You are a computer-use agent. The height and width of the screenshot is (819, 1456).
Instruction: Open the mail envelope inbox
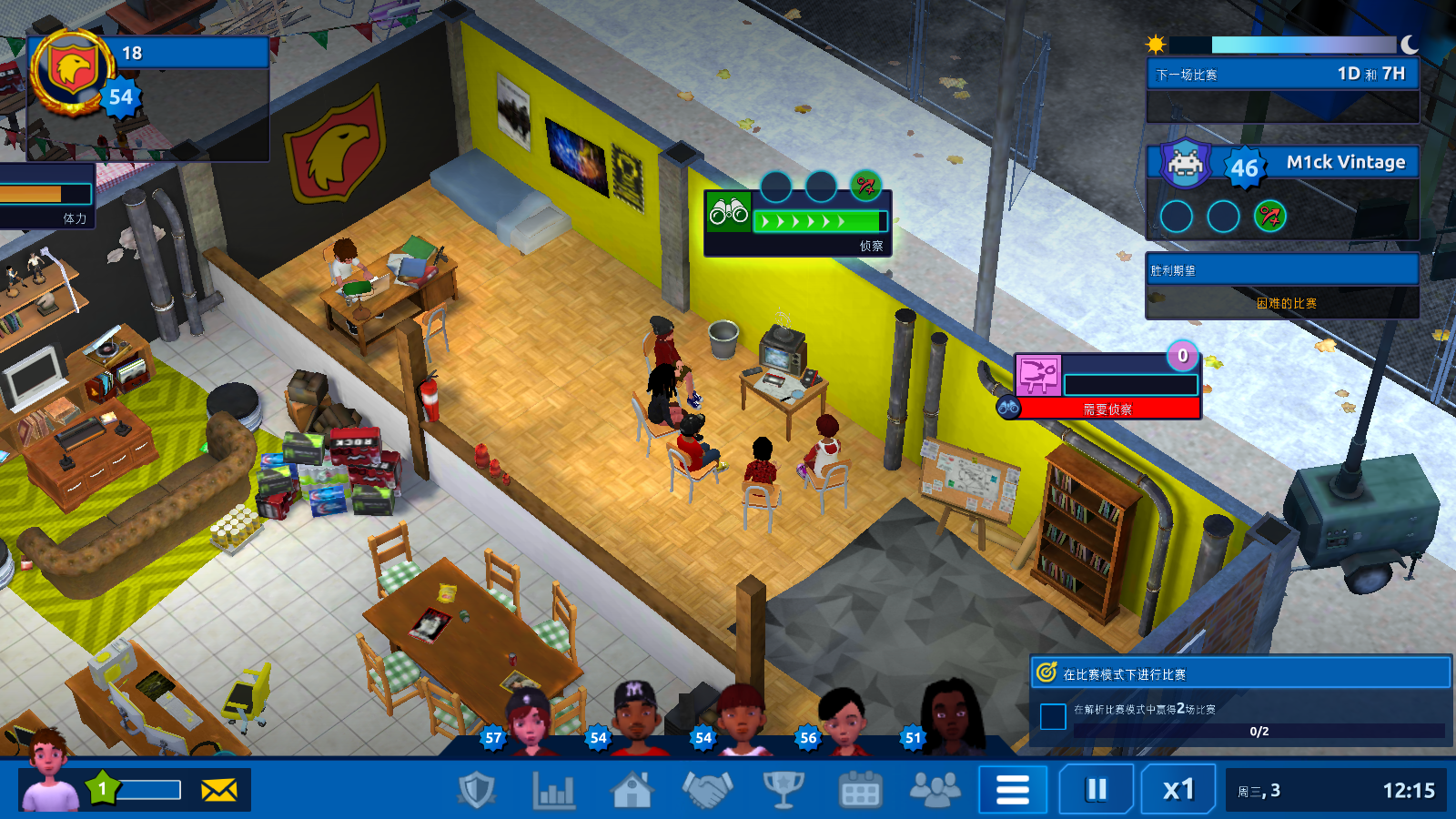pos(218,790)
